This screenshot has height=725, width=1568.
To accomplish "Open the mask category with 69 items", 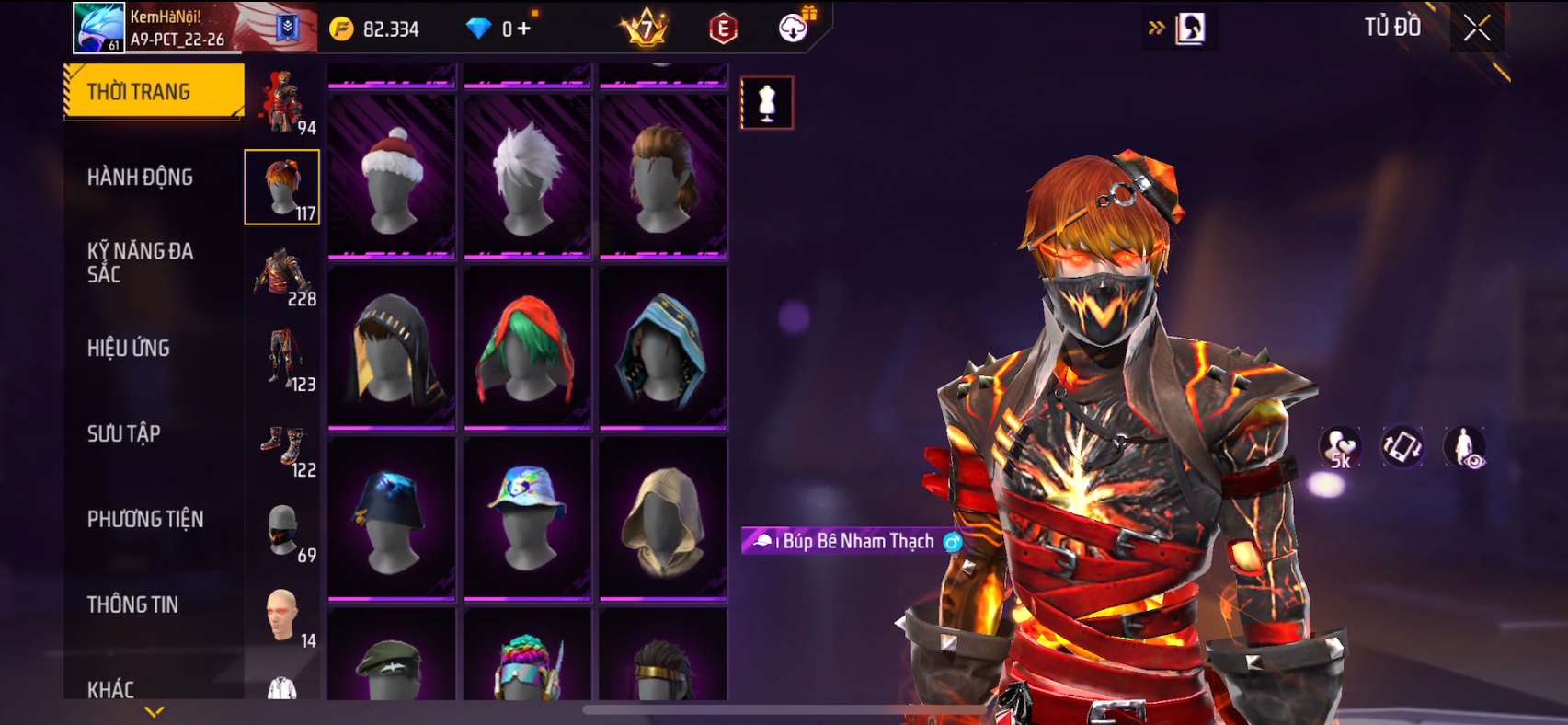I will [x=283, y=532].
